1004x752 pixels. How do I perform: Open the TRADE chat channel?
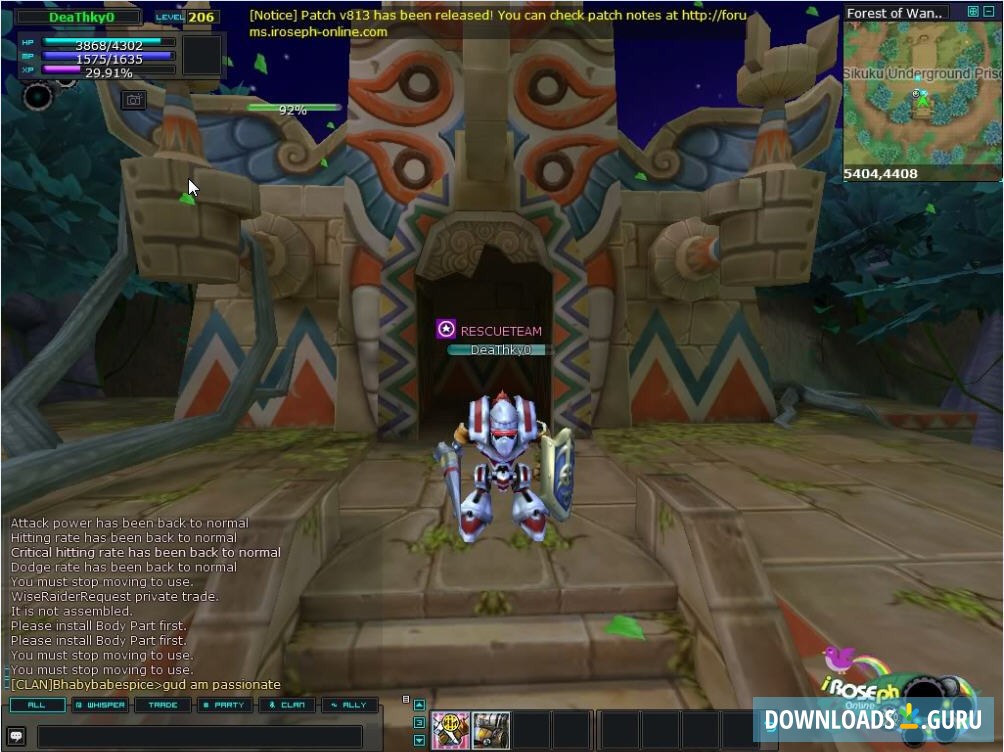pyautogui.click(x=163, y=705)
